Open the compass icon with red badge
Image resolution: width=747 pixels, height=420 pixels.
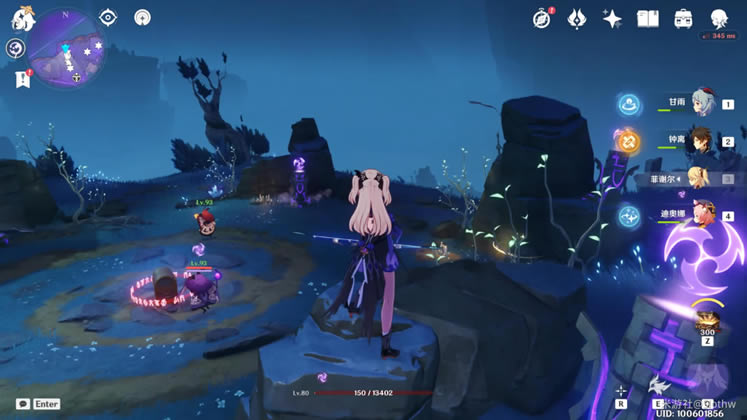coord(542,18)
